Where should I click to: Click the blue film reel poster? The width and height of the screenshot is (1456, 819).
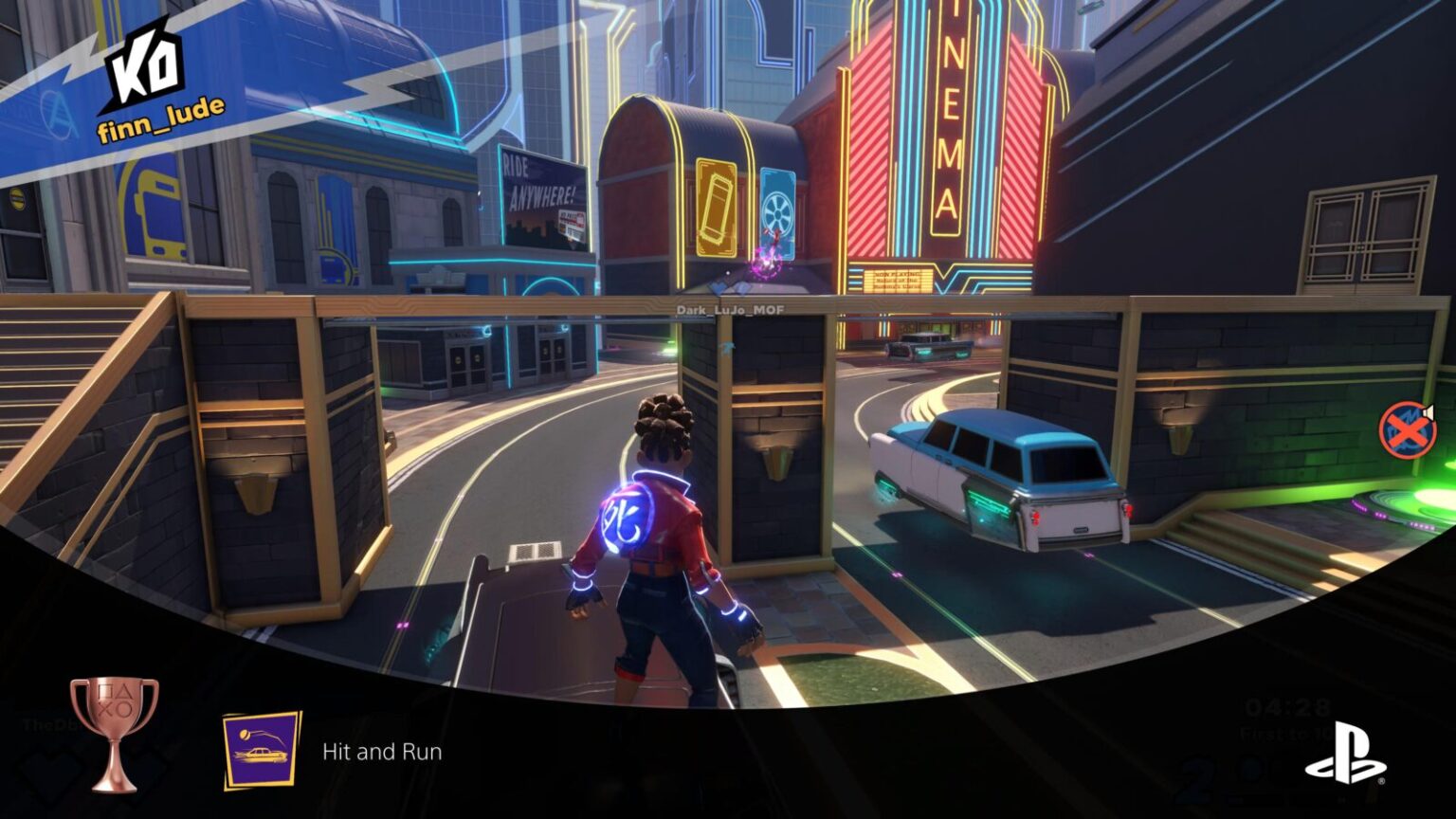779,213
